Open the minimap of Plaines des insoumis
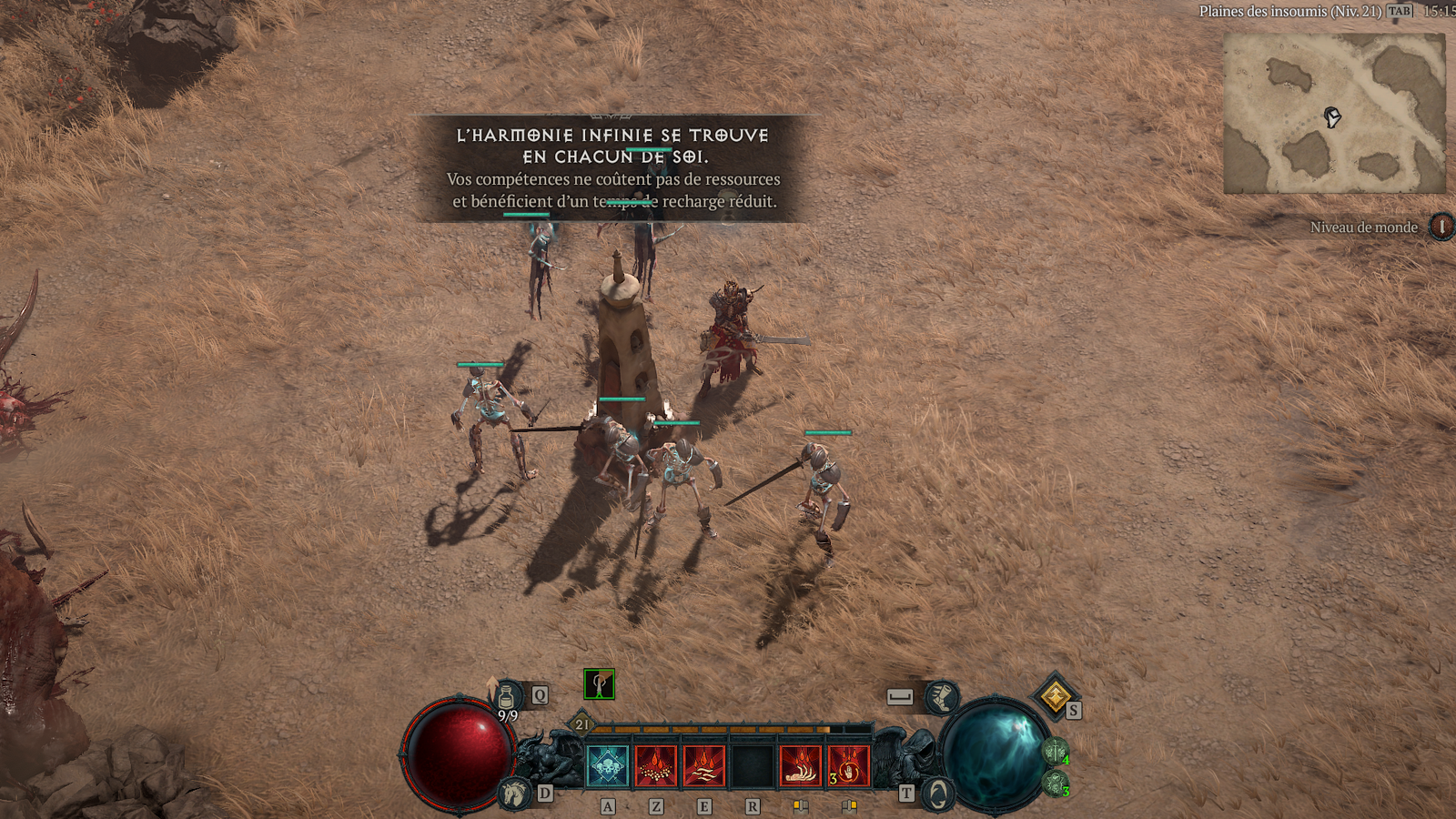The image size is (1456, 819). [1334, 114]
